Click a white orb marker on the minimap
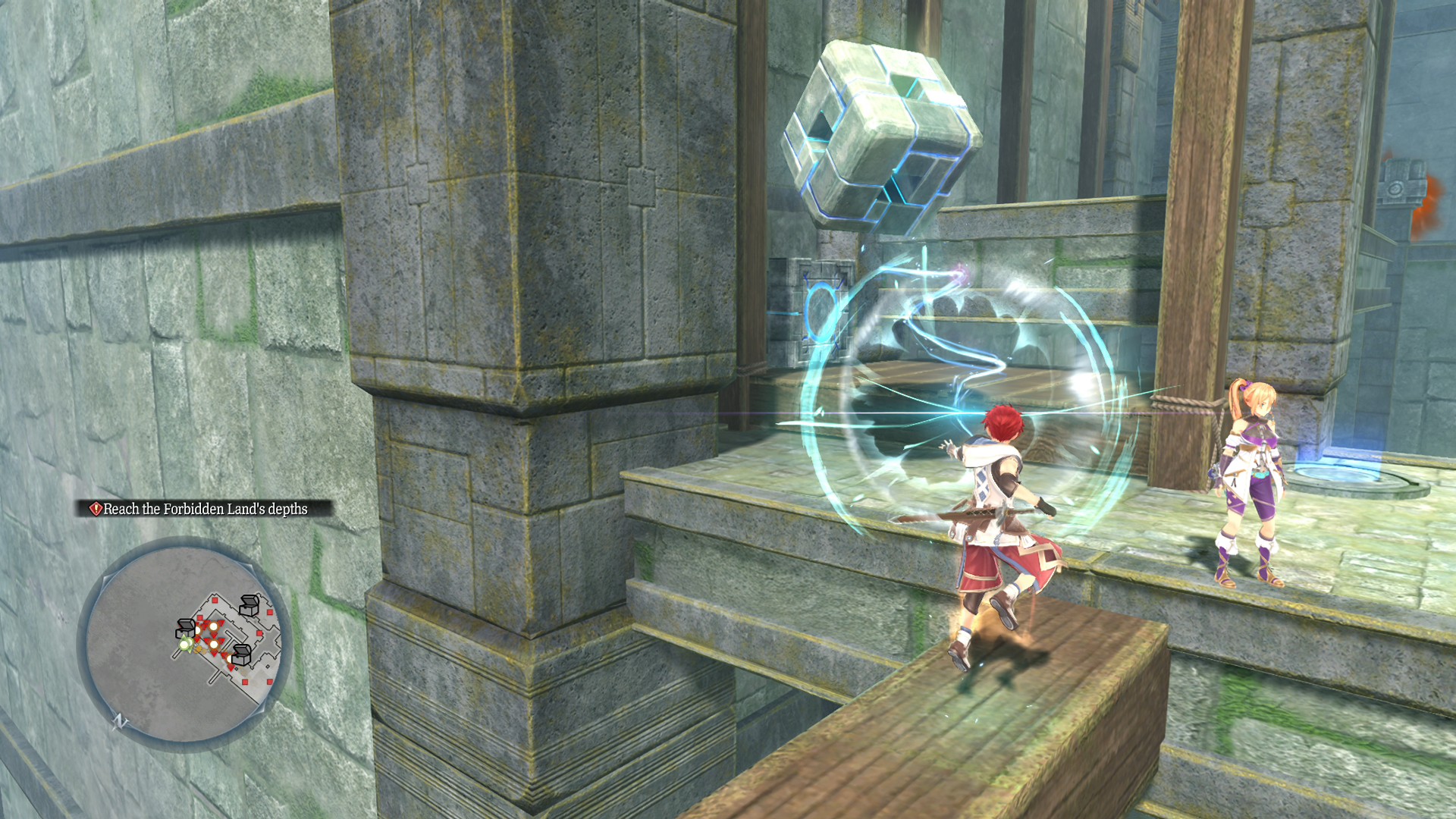1456x819 pixels. pos(214,627)
